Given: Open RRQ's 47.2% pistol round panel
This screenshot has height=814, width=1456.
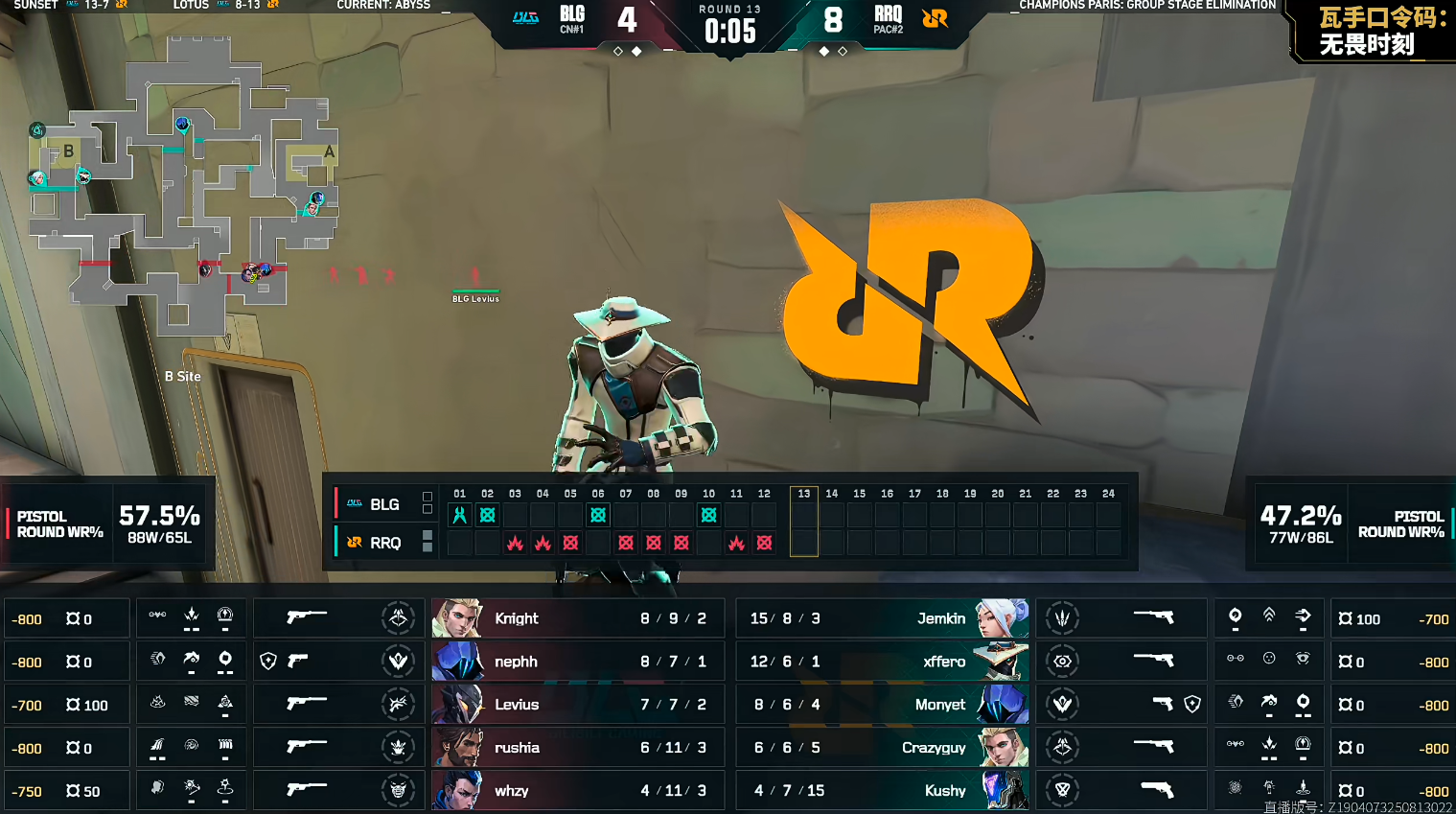Looking at the screenshot, I should click(x=1352, y=524).
